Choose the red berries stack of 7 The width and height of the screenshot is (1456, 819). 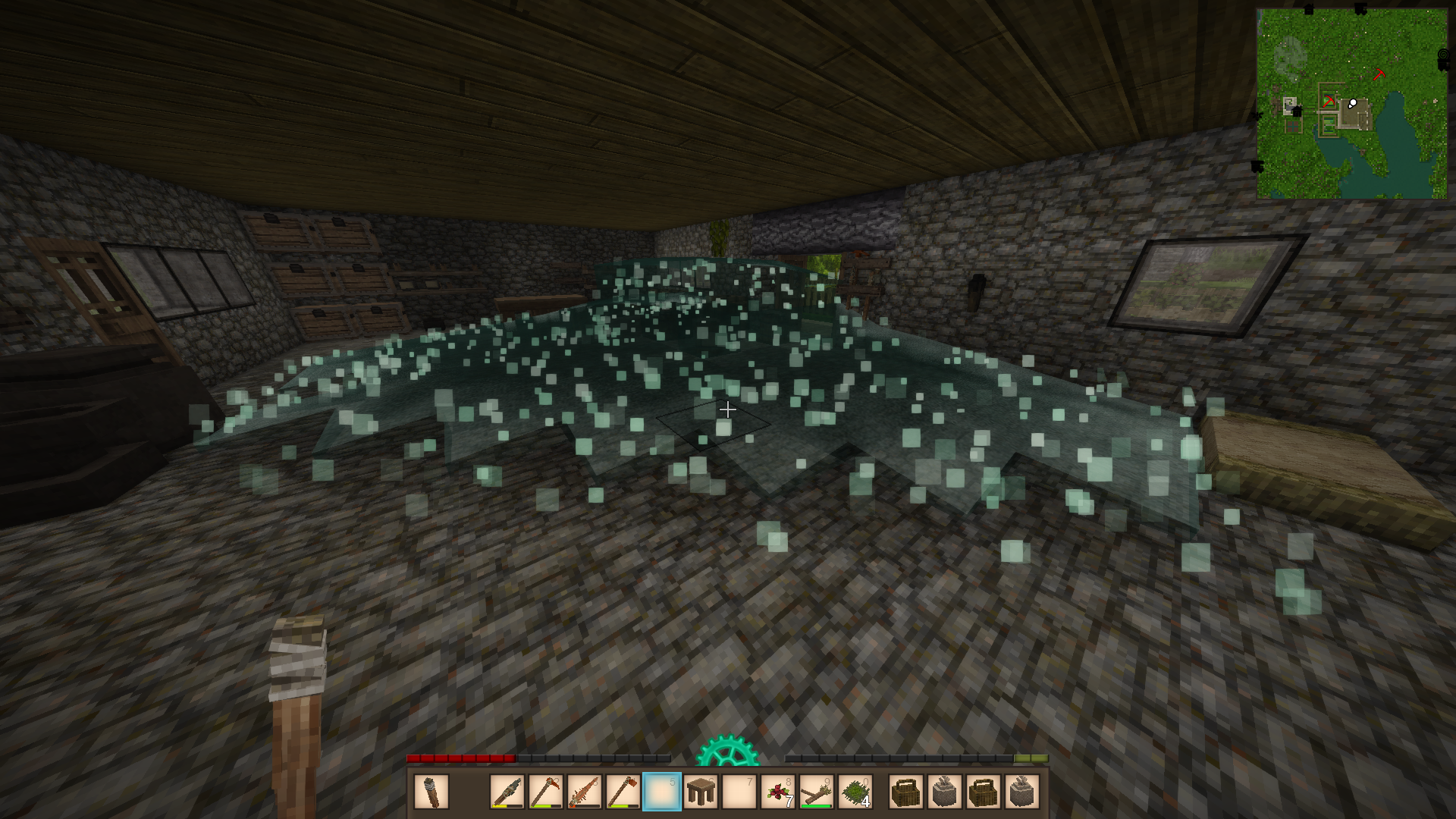pyautogui.click(x=777, y=792)
